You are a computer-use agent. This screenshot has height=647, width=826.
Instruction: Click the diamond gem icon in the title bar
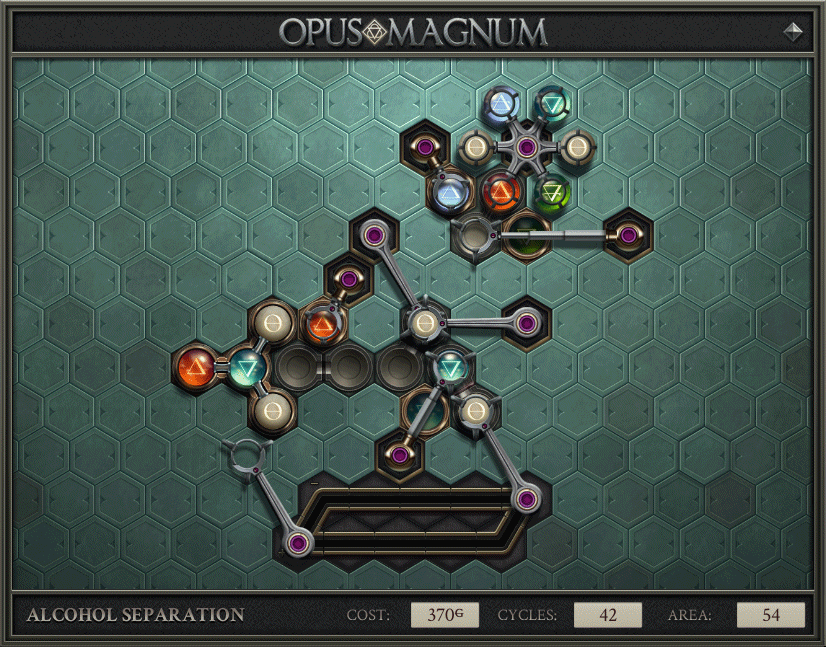tap(793, 32)
